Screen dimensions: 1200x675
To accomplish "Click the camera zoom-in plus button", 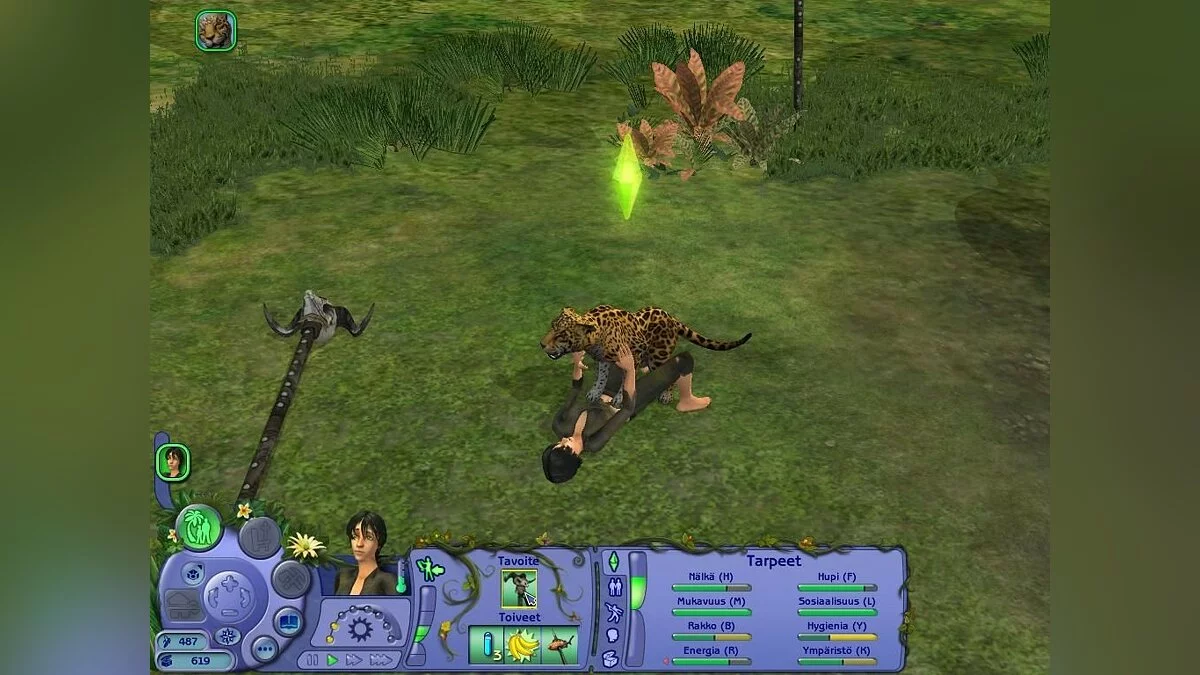I will (229, 581).
